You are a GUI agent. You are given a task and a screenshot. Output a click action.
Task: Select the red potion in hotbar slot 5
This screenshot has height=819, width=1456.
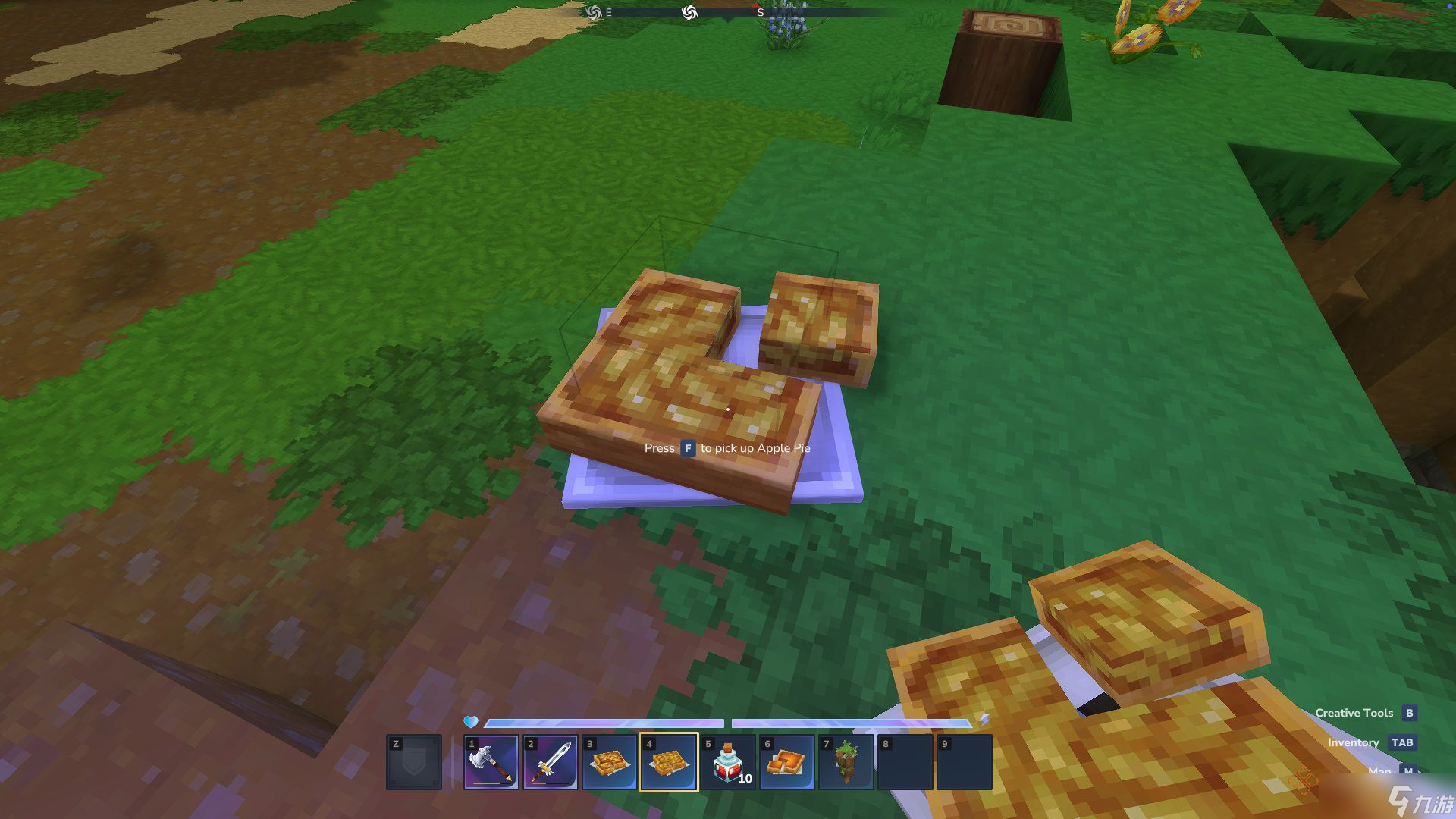tap(726, 762)
